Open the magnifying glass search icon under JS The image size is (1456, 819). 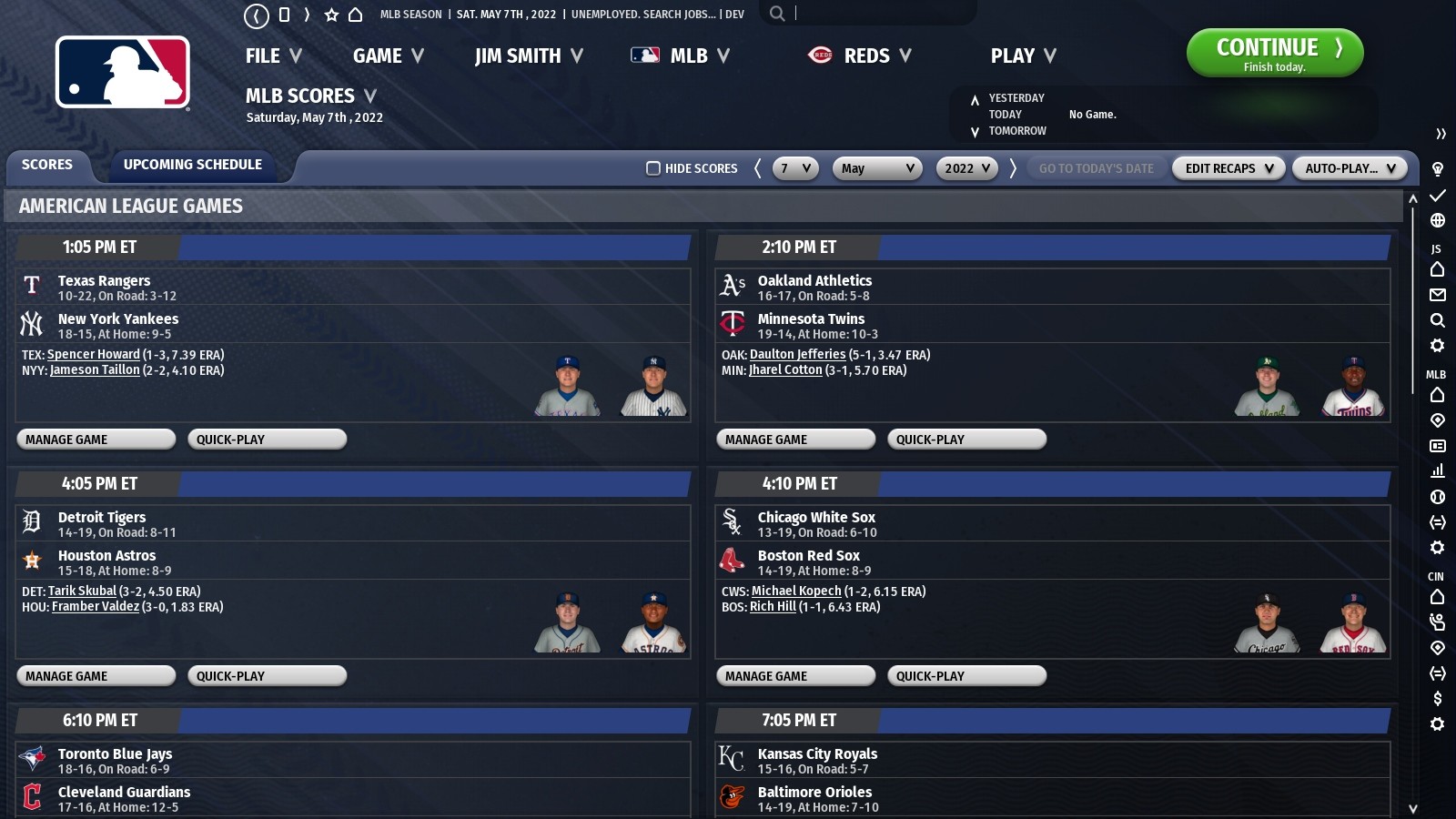(x=1438, y=320)
